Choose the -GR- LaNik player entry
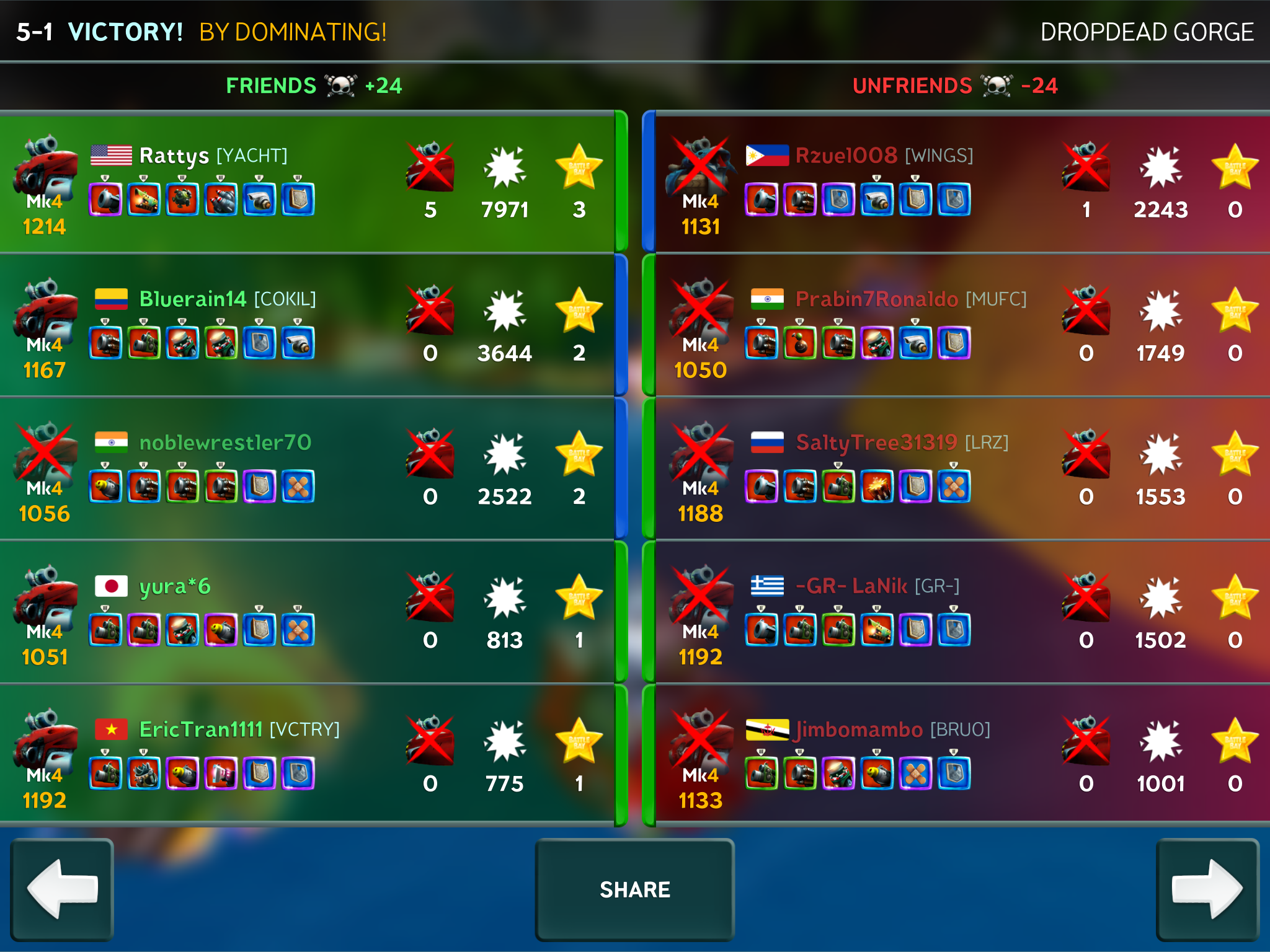This screenshot has width=1270, height=952. pos(961,612)
